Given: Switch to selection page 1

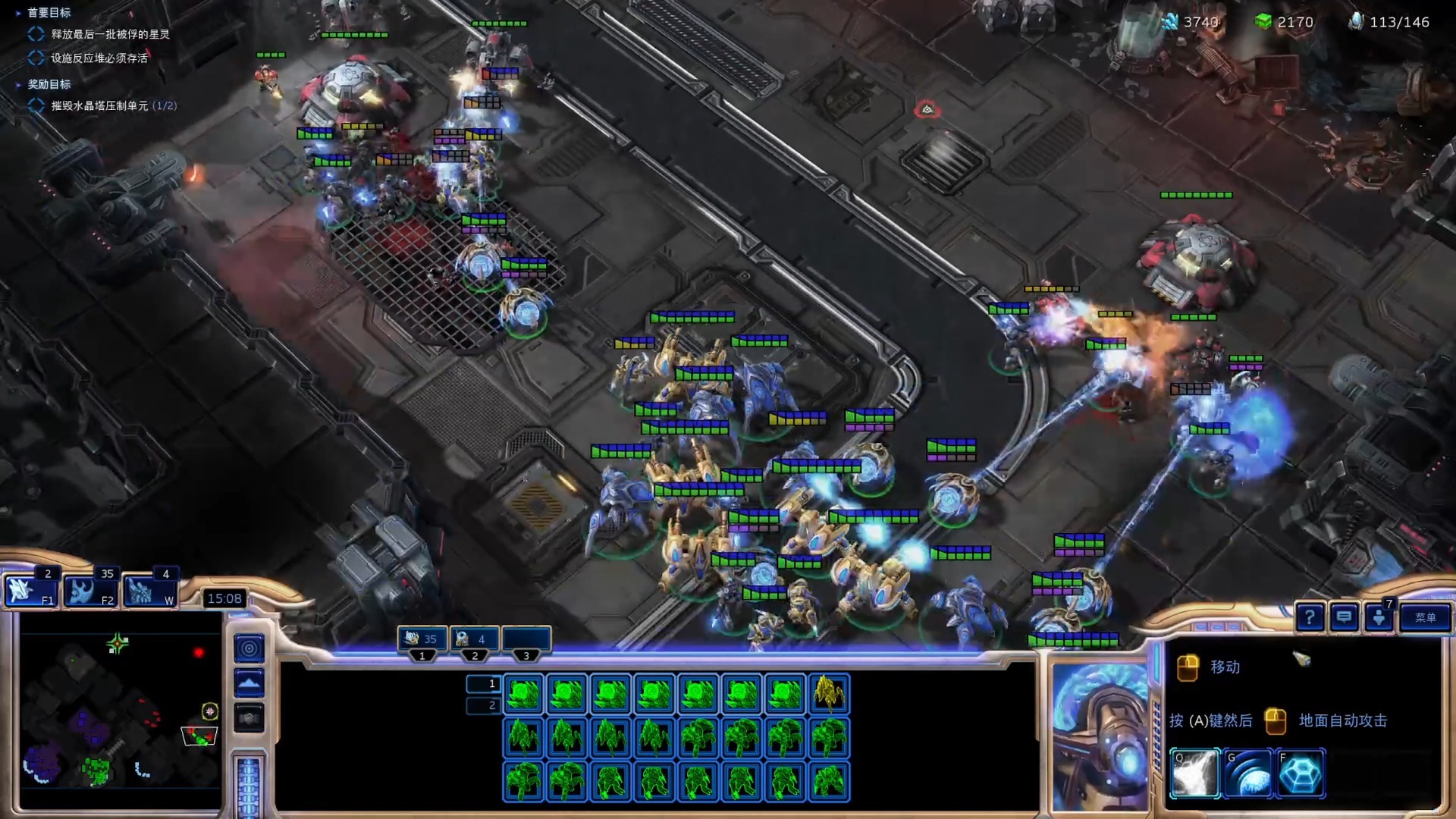Looking at the screenshot, I should [x=483, y=683].
